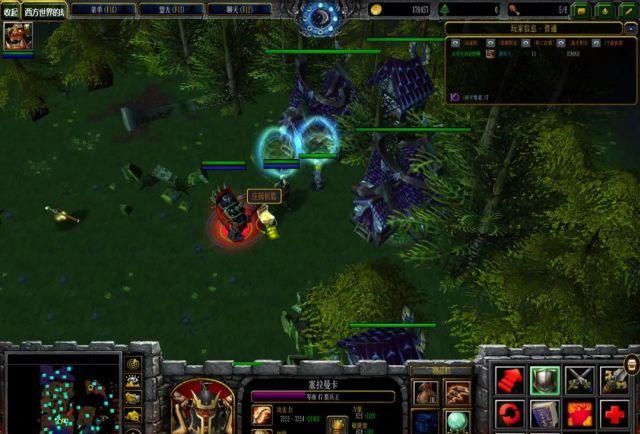
Task: Use the brown boots item in the inventory
Action: pyautogui.click(x=458, y=393)
